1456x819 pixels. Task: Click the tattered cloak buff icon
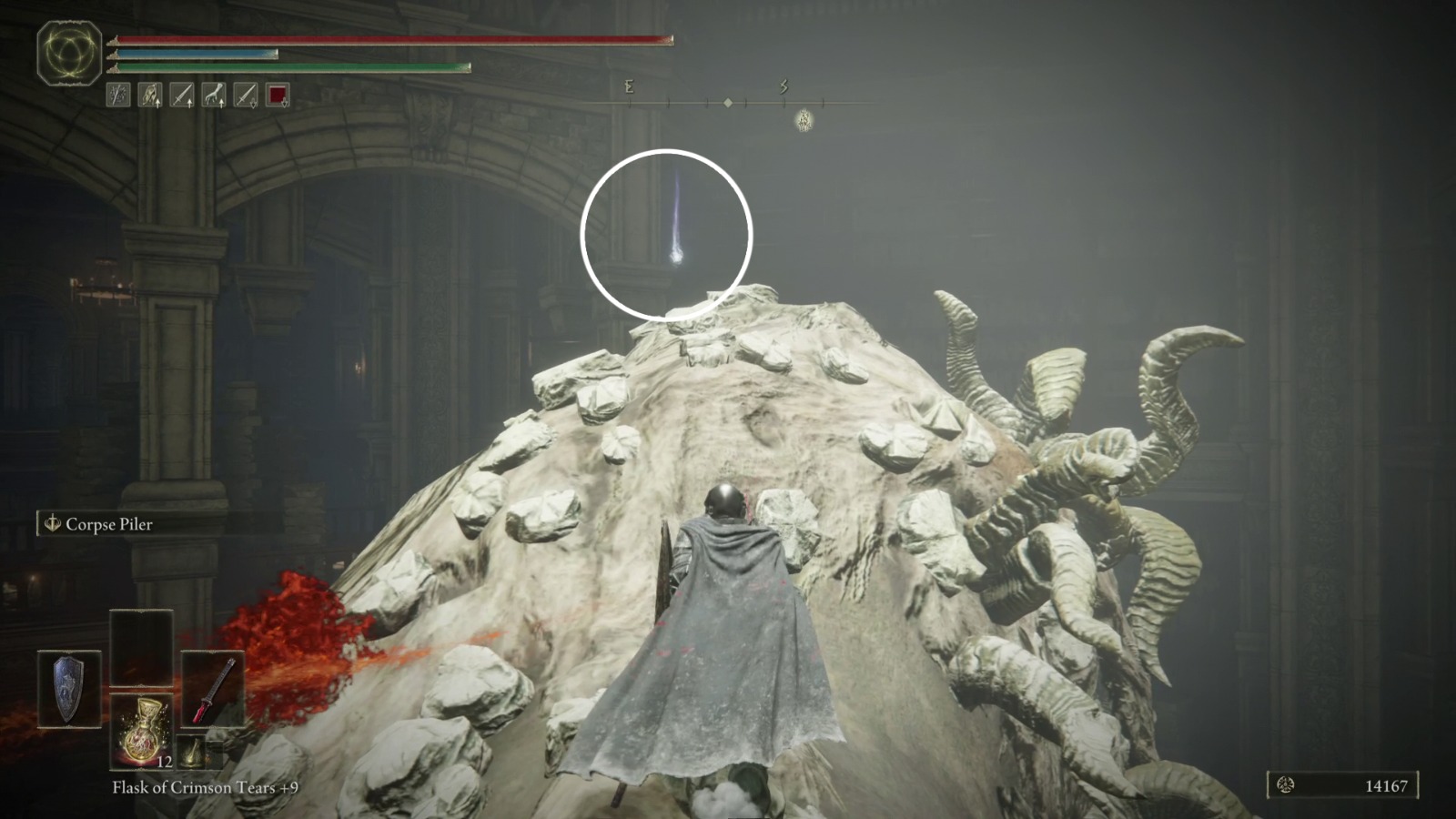149,96
